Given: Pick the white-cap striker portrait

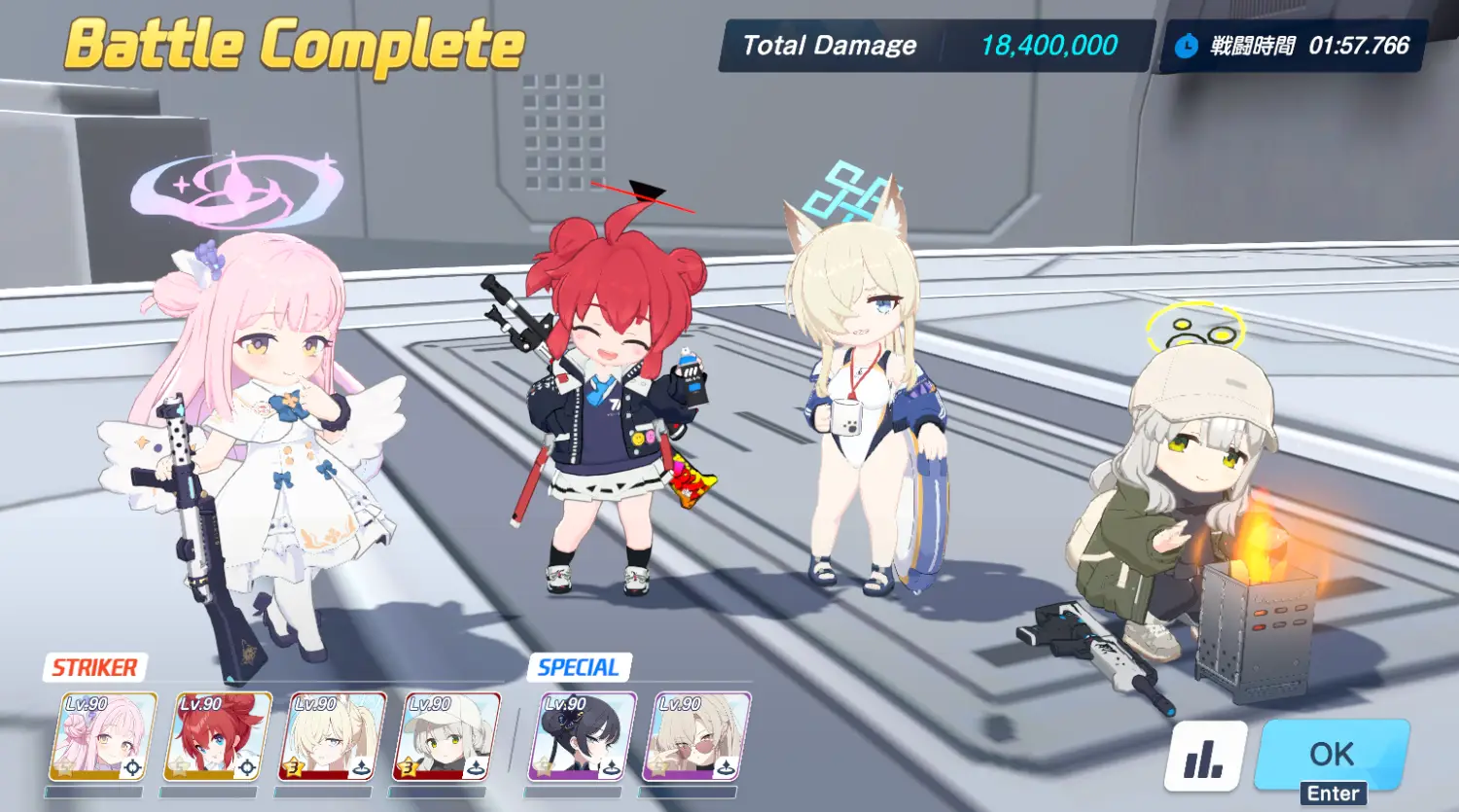Looking at the screenshot, I should click(x=447, y=737).
